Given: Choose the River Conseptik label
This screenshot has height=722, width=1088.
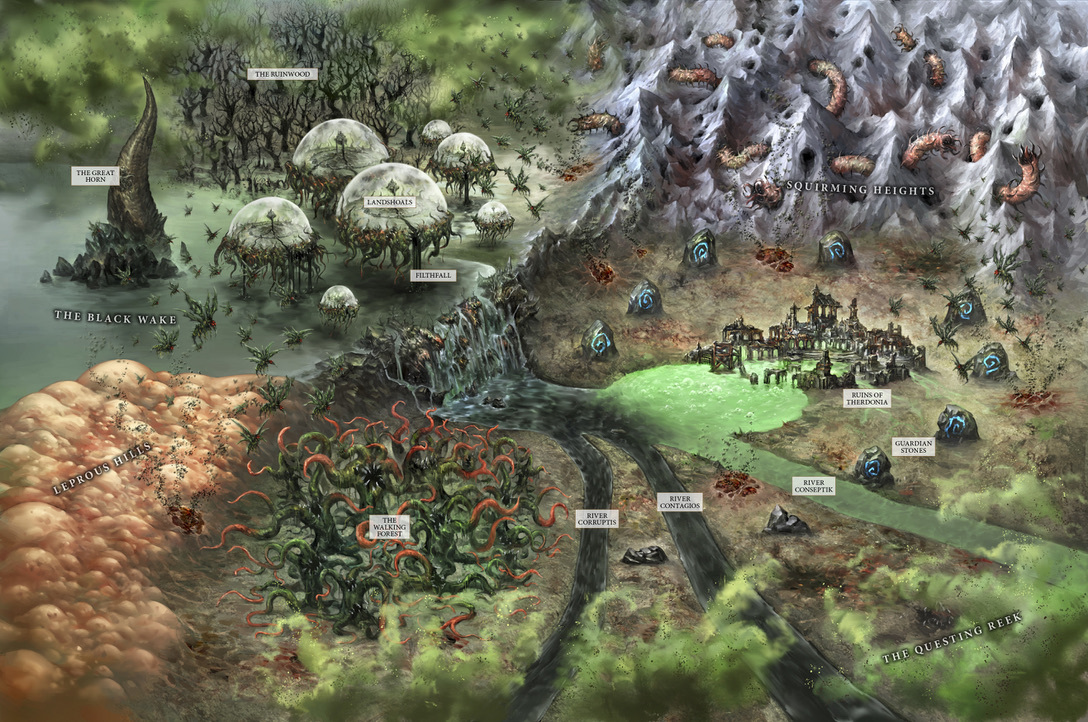Looking at the screenshot, I should point(815,486).
